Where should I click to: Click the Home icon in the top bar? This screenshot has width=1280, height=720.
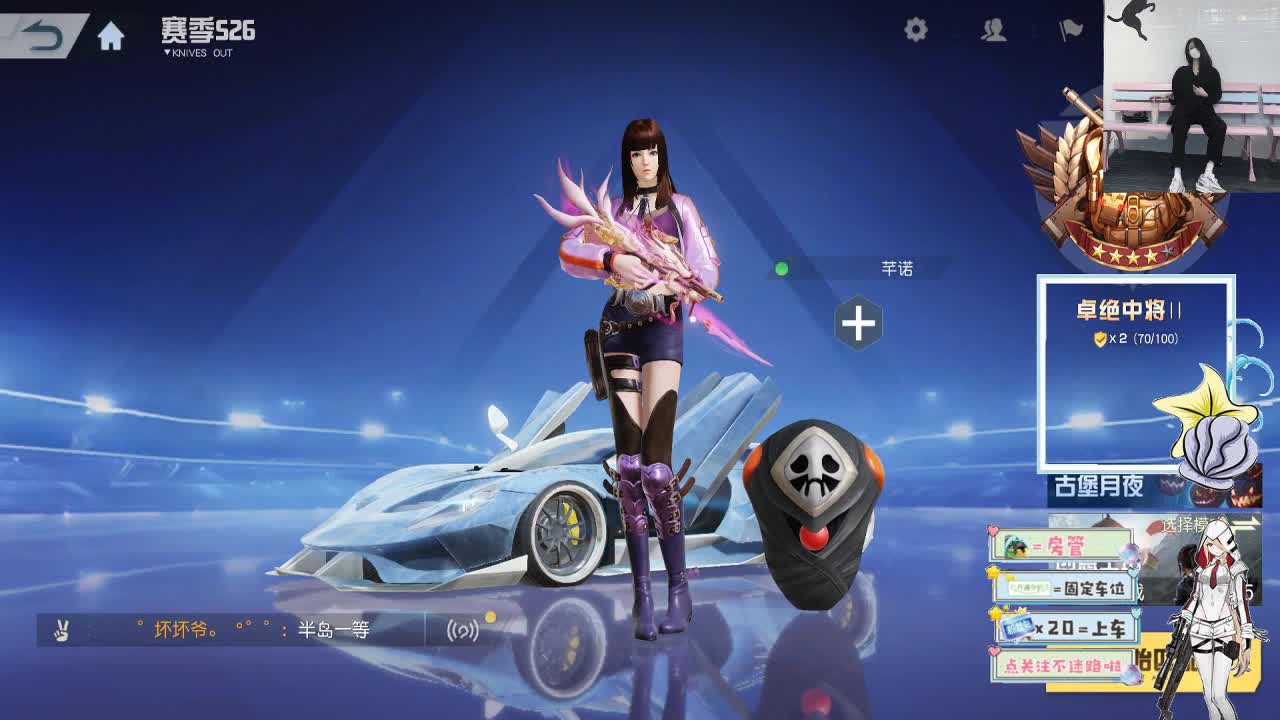108,32
